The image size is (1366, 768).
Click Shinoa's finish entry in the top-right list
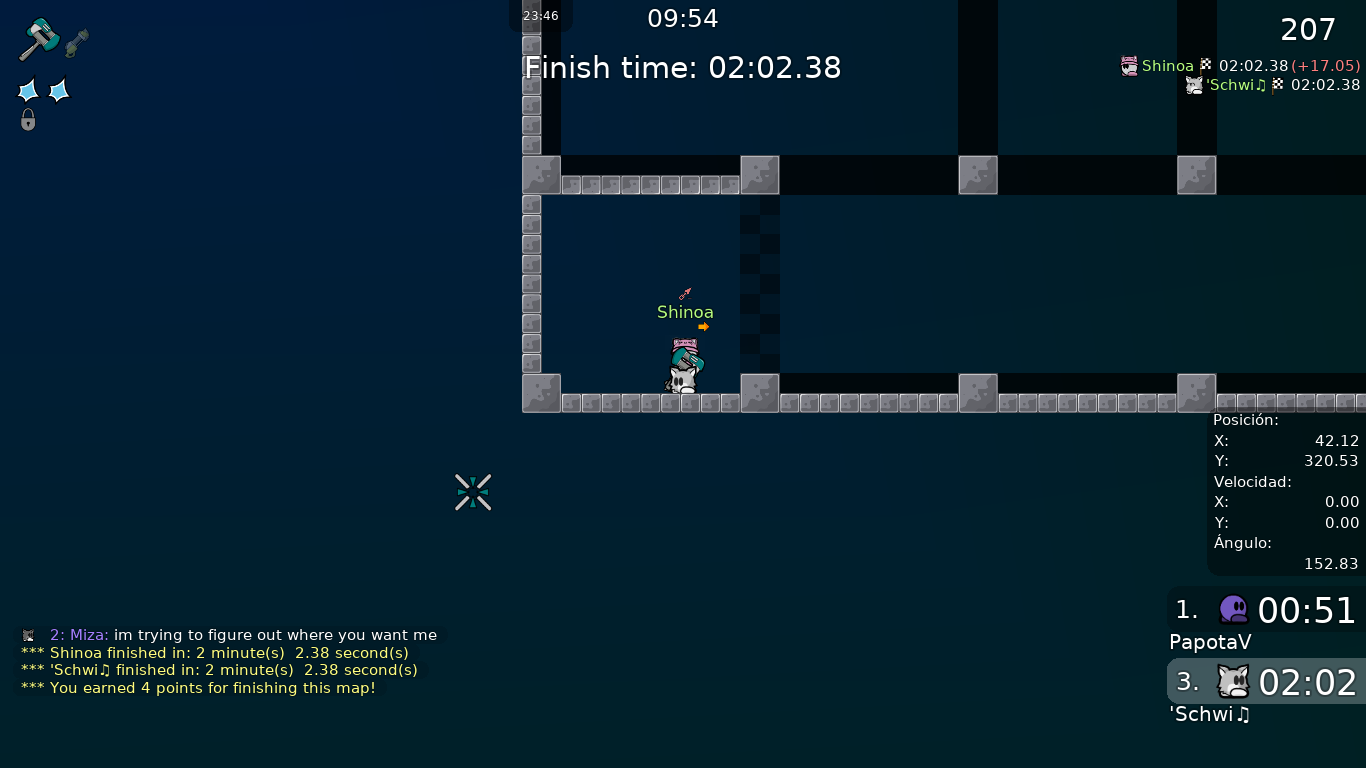pyautogui.click(x=1240, y=66)
